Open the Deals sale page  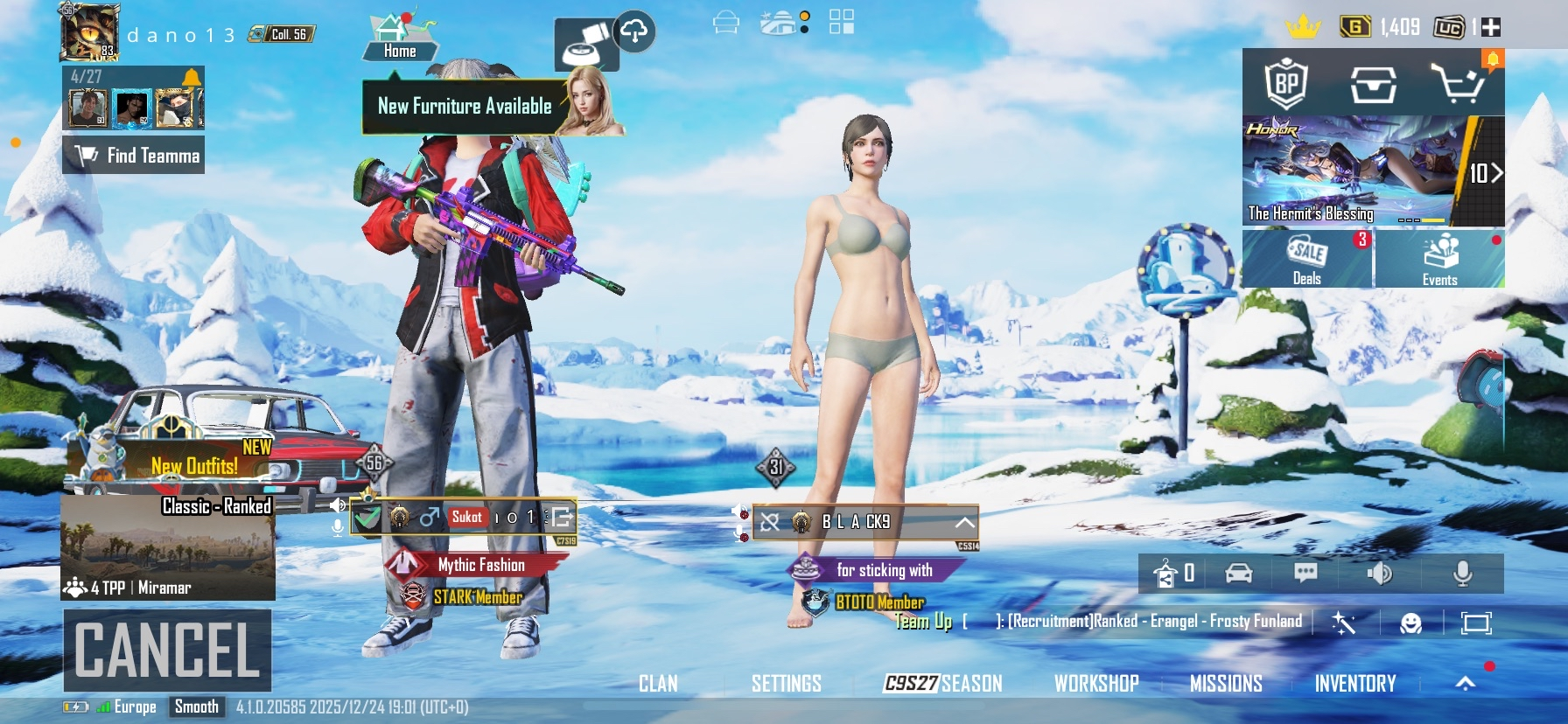(1307, 260)
